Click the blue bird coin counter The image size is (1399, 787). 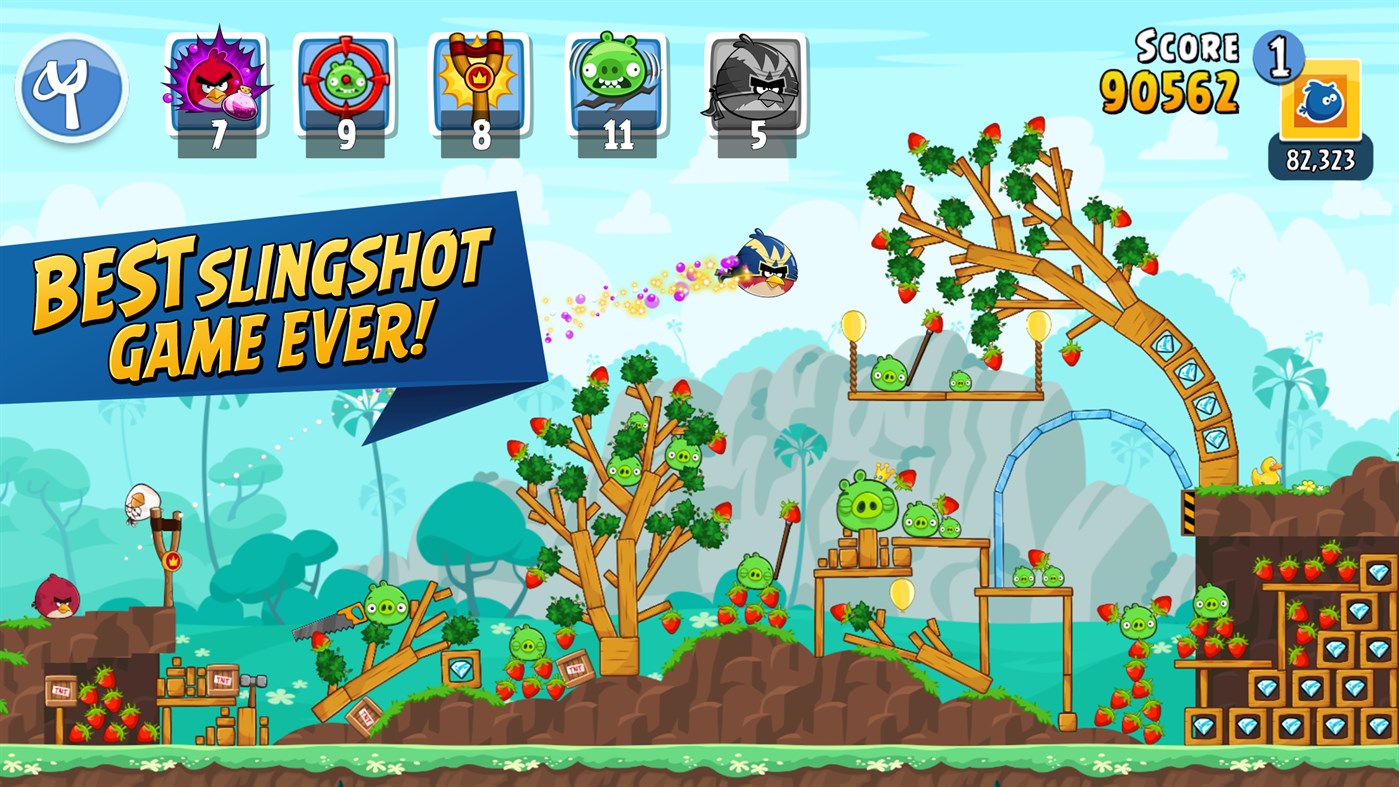(1322, 100)
